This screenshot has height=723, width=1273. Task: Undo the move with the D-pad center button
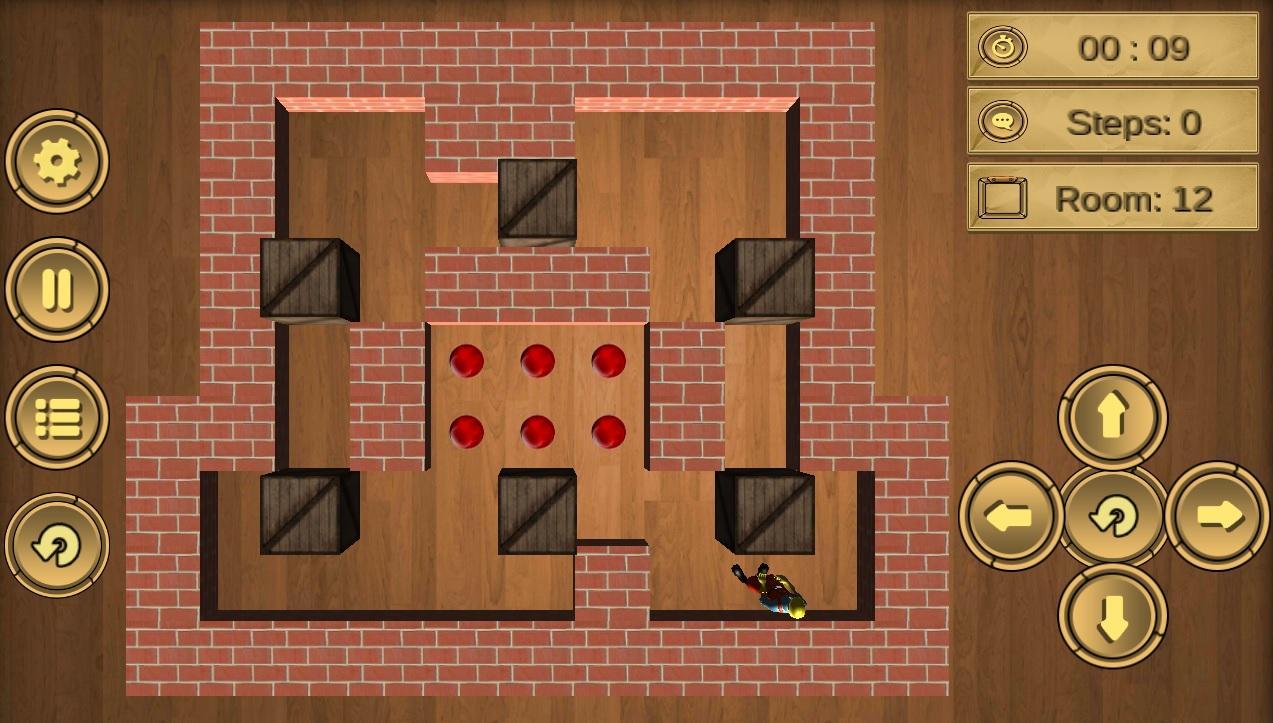pos(1113,516)
